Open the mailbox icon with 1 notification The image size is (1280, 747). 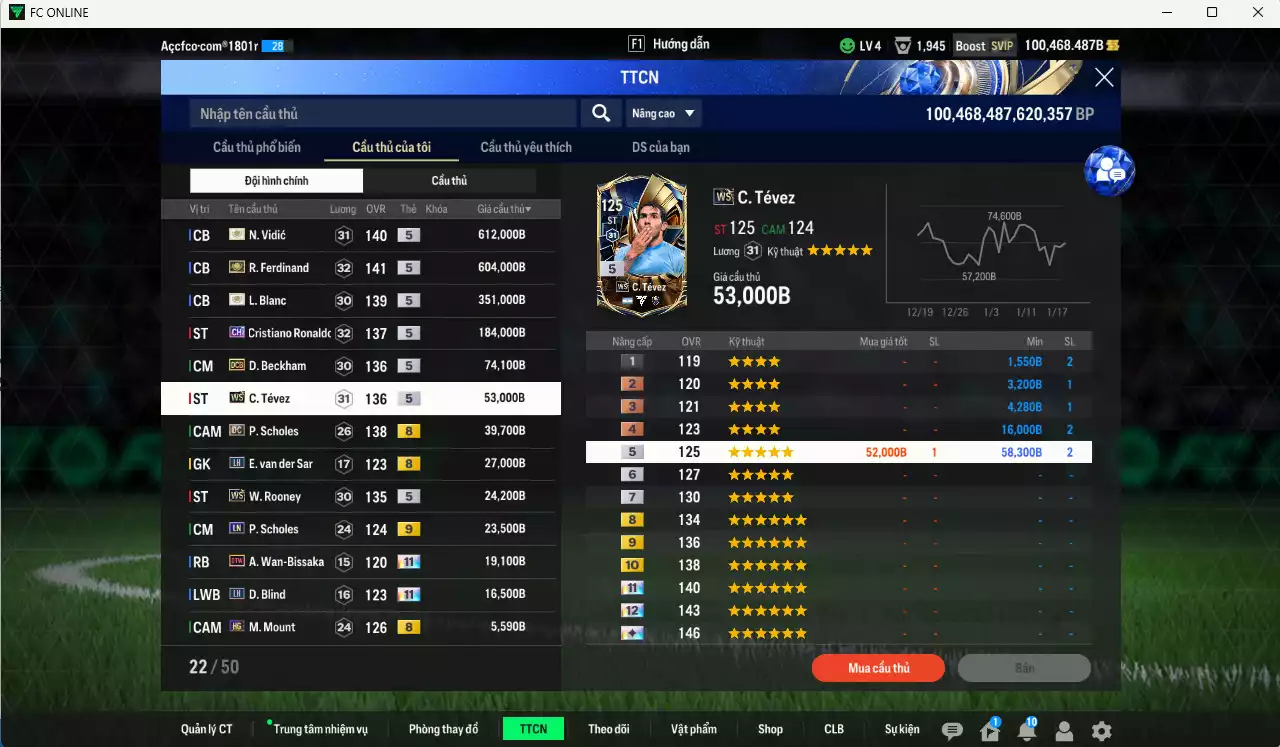(988, 731)
